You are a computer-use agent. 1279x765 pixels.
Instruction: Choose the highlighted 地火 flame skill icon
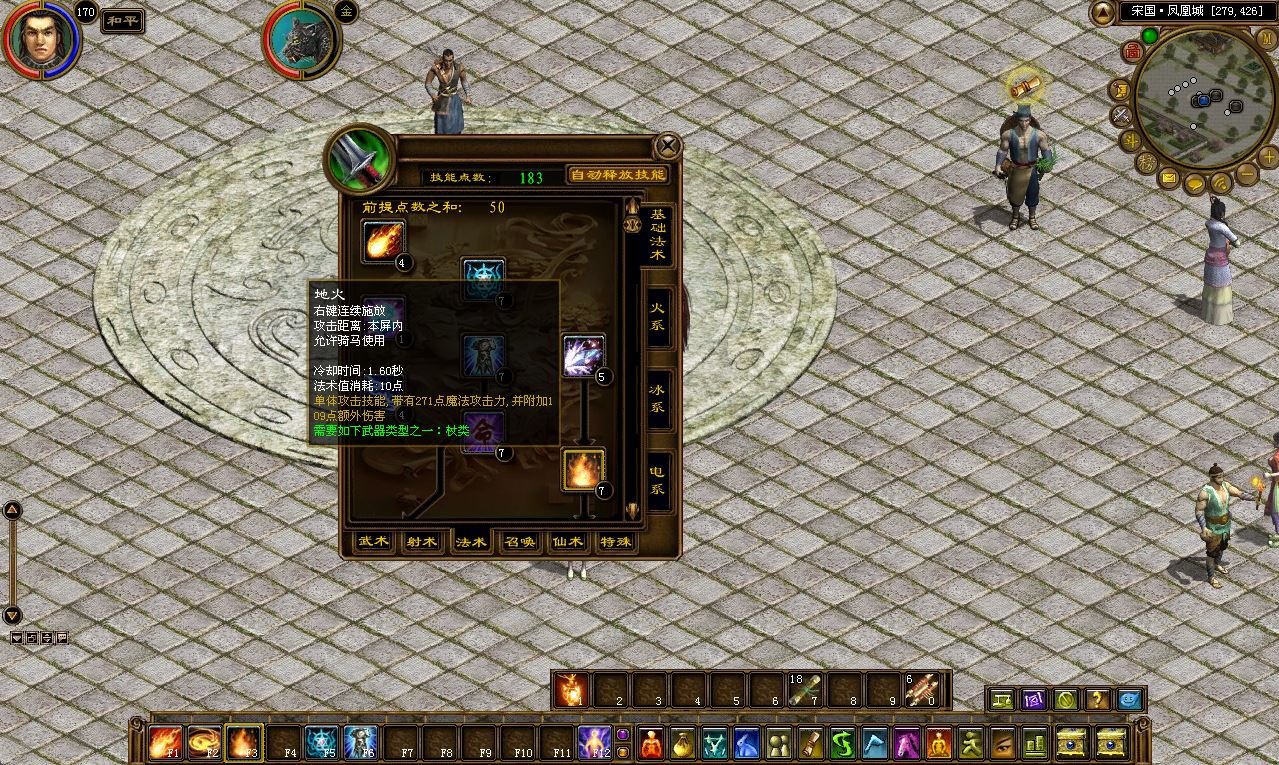(x=583, y=469)
